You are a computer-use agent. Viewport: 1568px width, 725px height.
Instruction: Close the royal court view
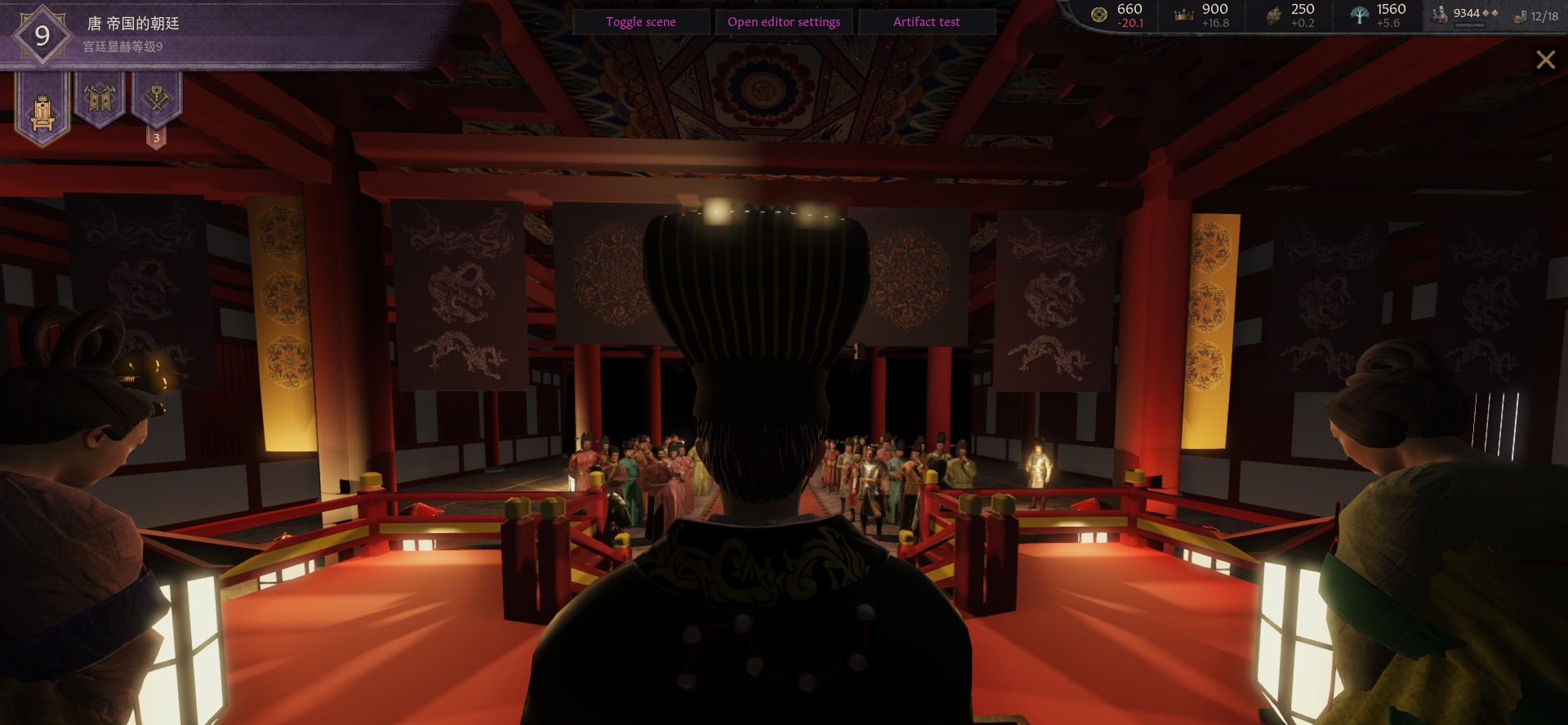1545,60
